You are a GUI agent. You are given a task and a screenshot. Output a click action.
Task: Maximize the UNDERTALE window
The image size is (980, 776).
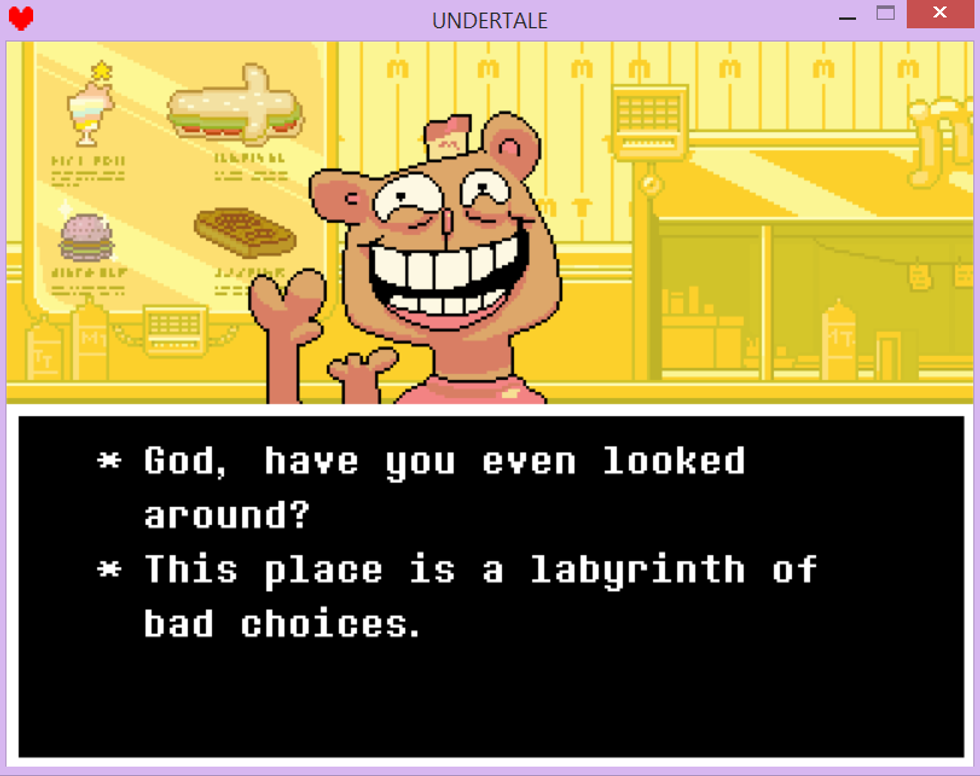(x=885, y=14)
